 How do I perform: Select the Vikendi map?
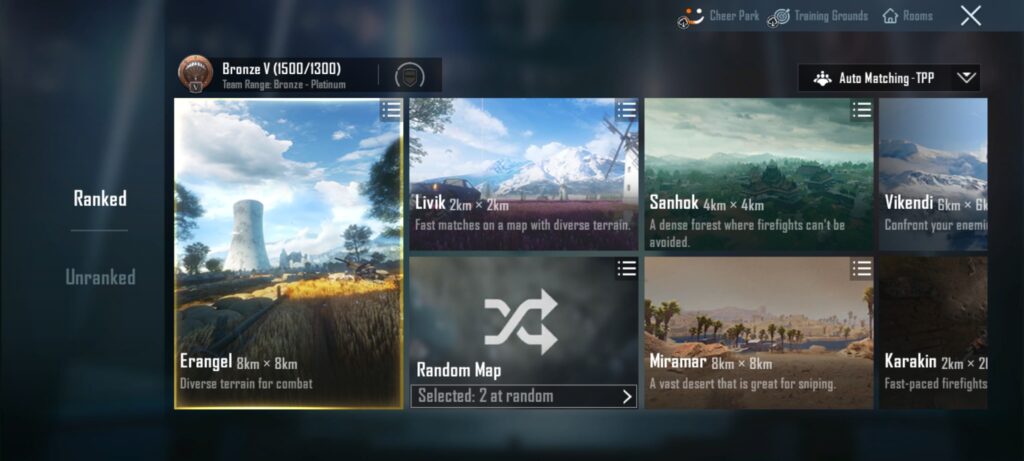coord(932,170)
